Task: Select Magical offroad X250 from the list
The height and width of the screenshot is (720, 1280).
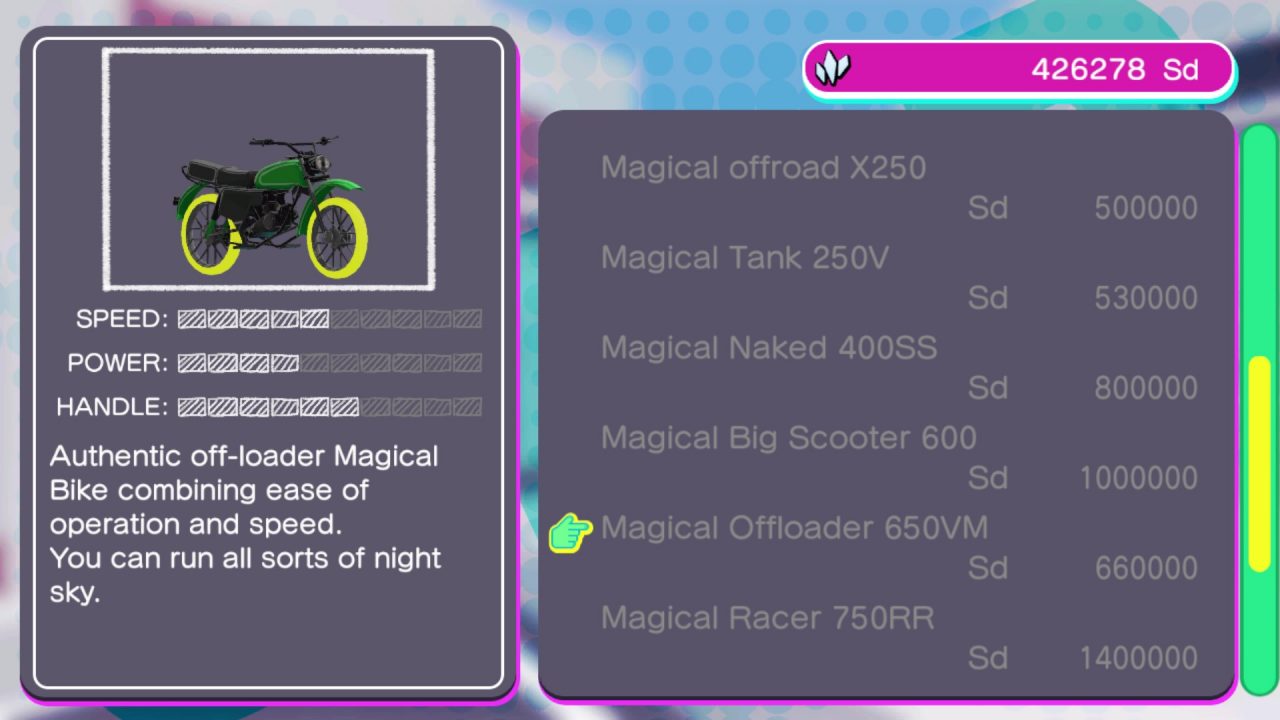Action: pyautogui.click(x=764, y=168)
